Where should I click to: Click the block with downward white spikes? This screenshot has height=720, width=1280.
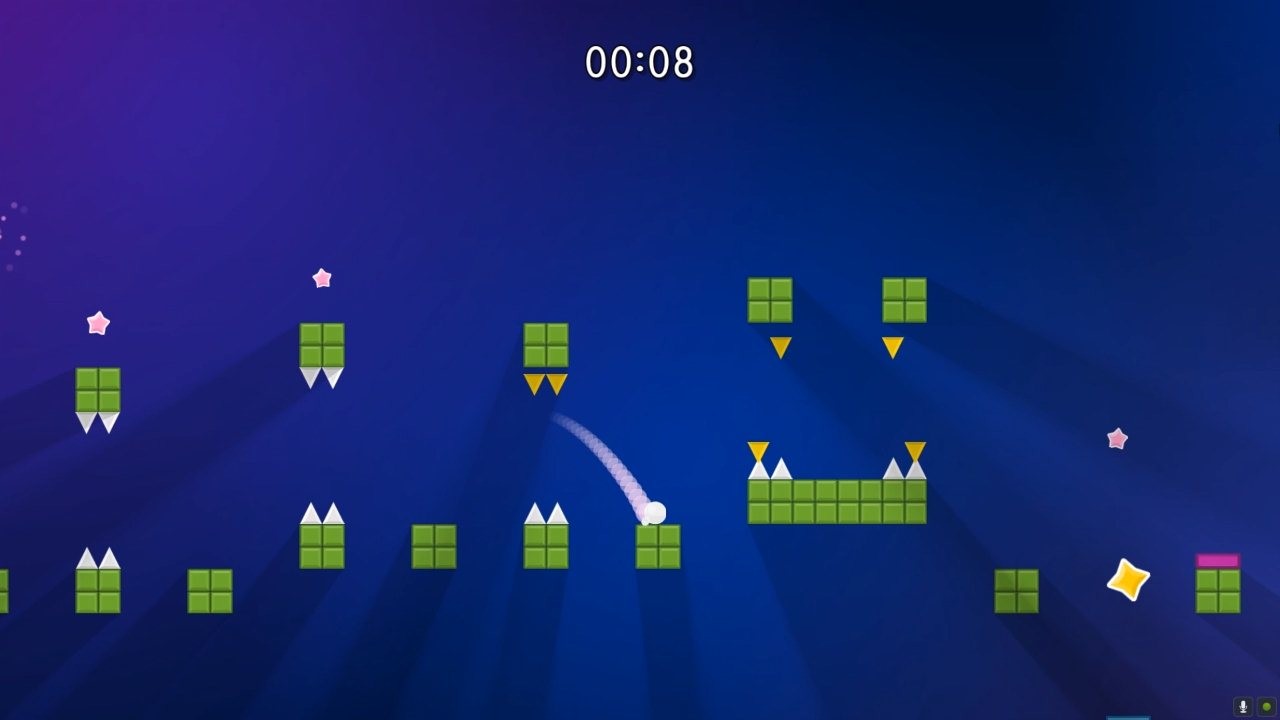tap(321, 350)
